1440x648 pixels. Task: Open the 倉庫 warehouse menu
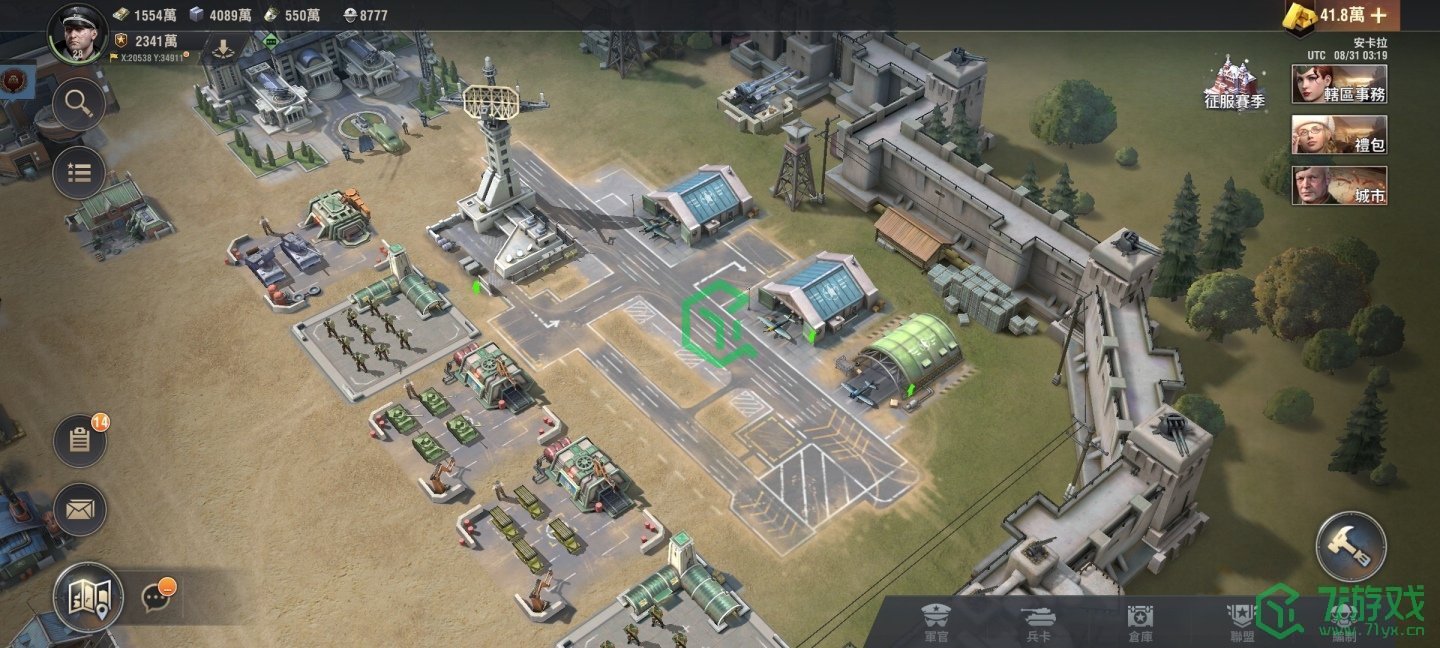(x=1140, y=622)
